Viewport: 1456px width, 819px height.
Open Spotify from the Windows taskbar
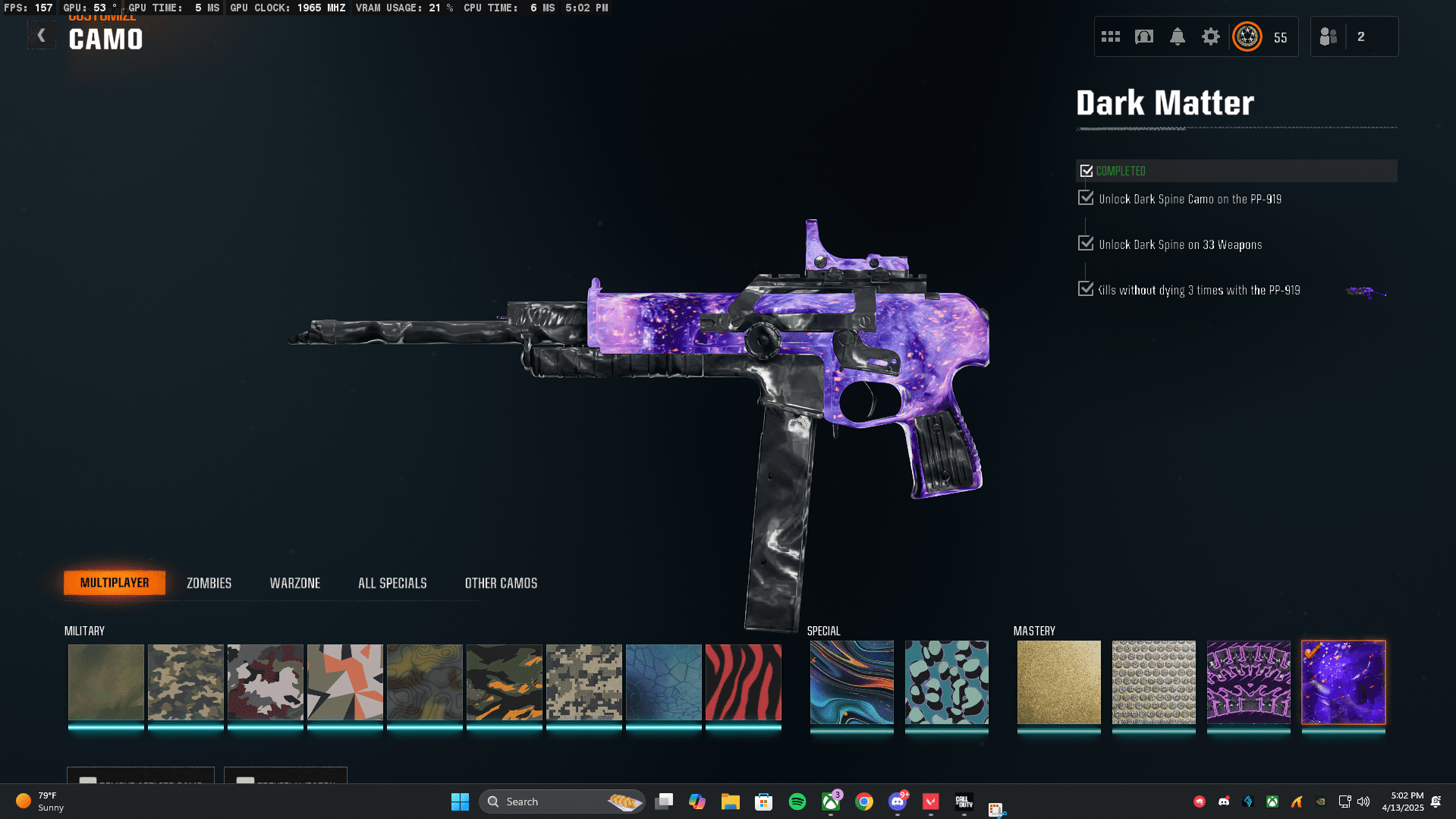pyautogui.click(x=797, y=802)
